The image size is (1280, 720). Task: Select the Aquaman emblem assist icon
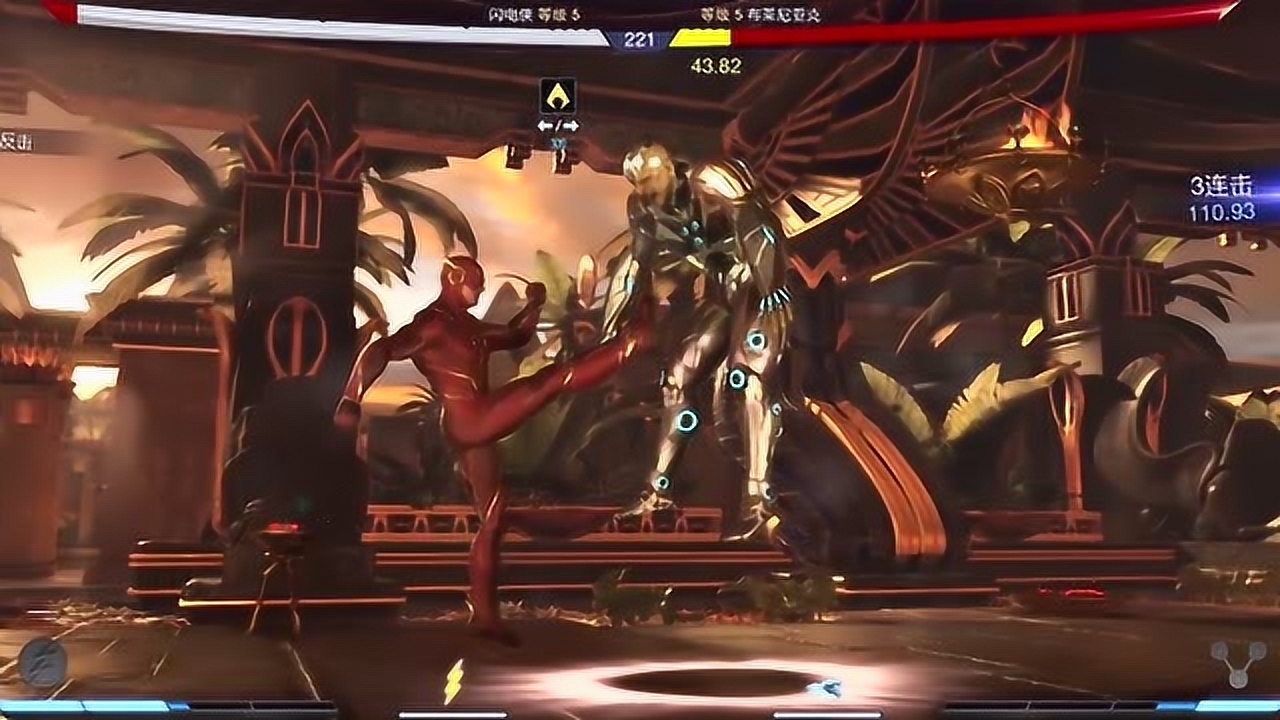click(x=557, y=97)
